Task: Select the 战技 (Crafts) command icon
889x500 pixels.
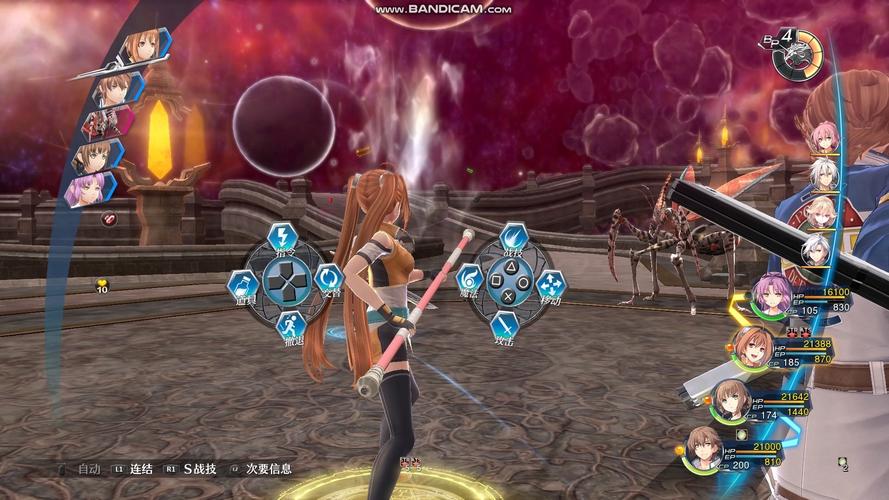Action: coord(513,240)
